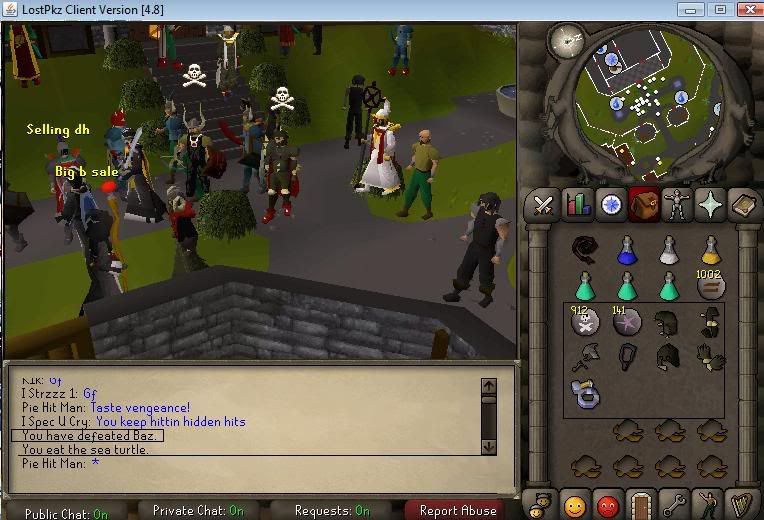
Task: Select the yellow potion in inventory
Action: 710,249
